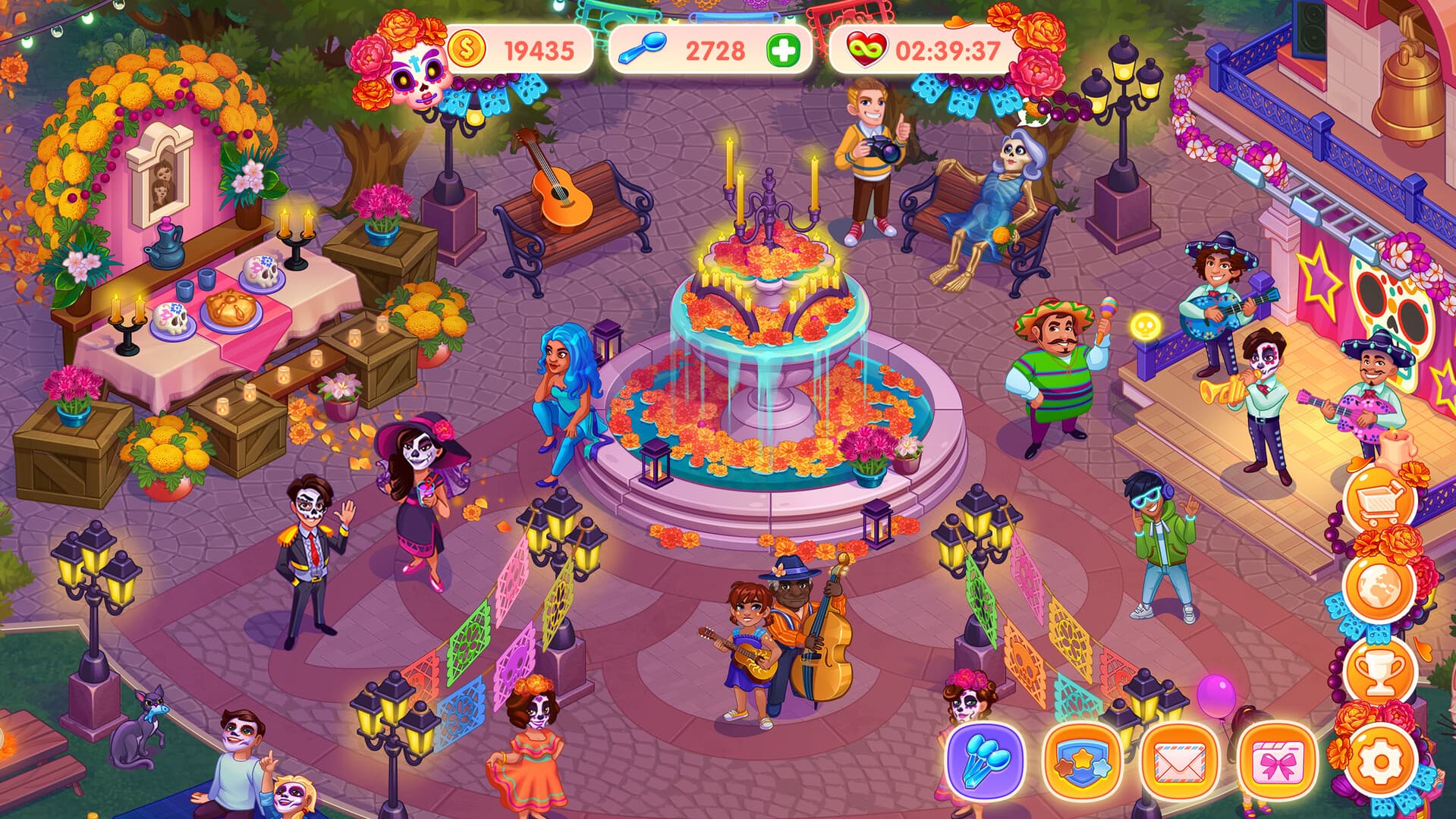Select the gold coin icon on the balance
This screenshot has width=1456, height=819.
(x=469, y=47)
